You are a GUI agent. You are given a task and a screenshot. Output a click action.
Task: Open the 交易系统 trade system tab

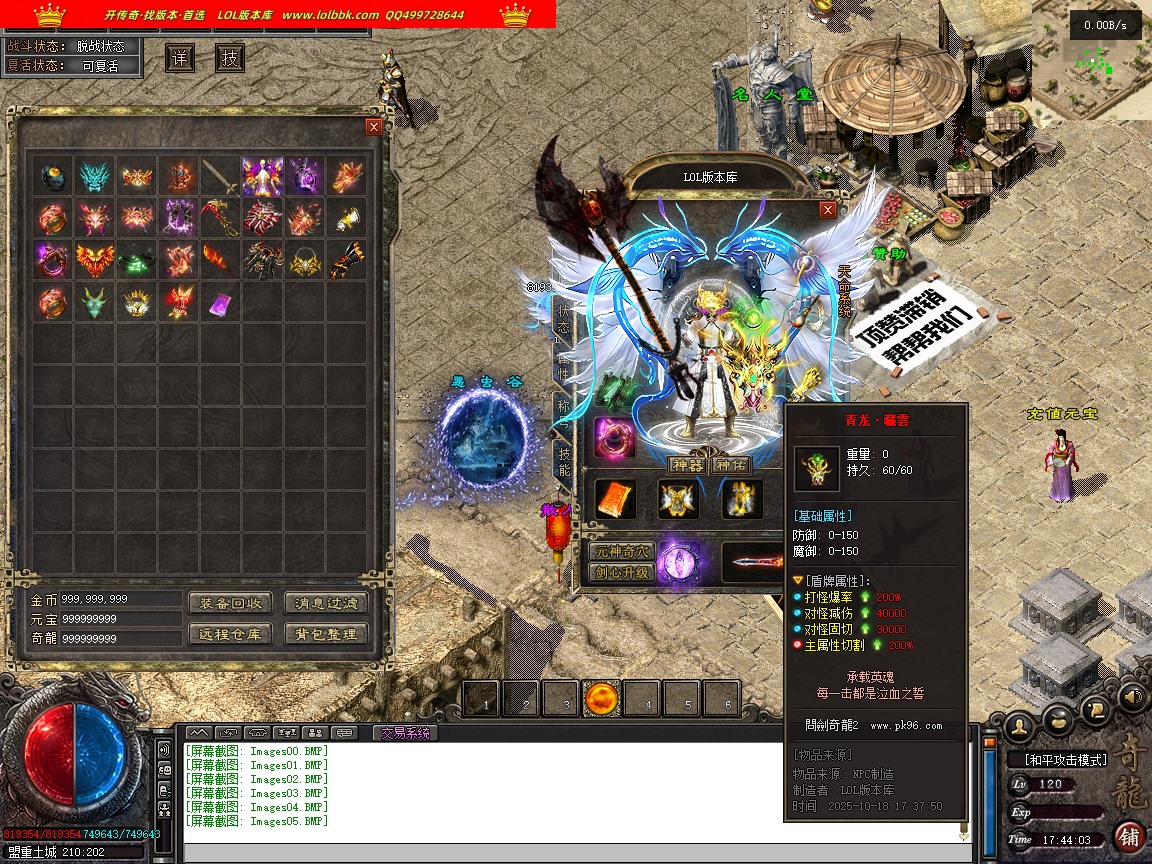point(405,732)
